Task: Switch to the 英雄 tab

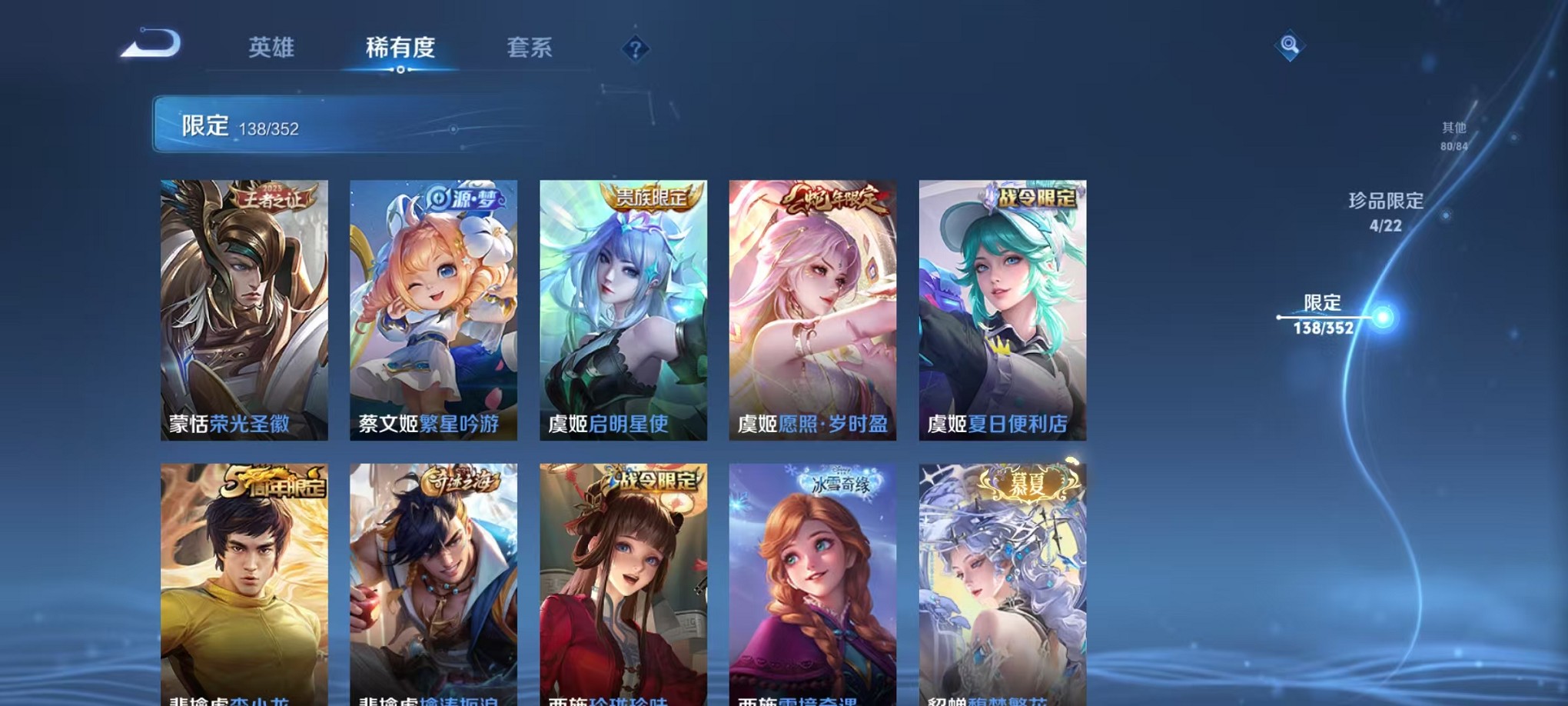Action: pos(273,48)
